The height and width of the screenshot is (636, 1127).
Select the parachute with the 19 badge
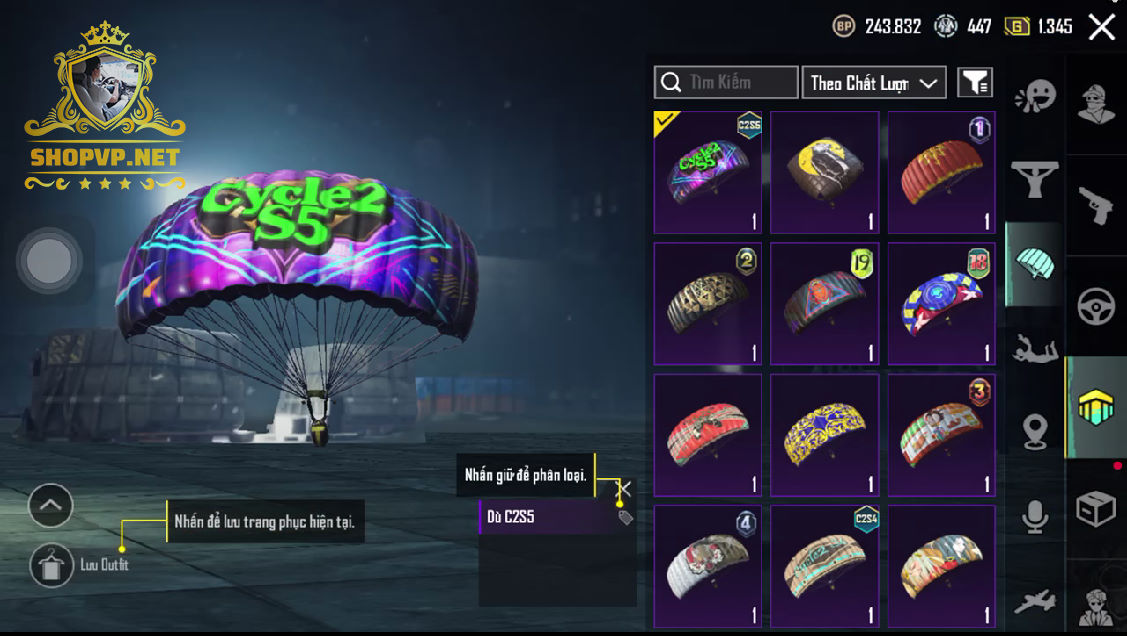(x=825, y=303)
